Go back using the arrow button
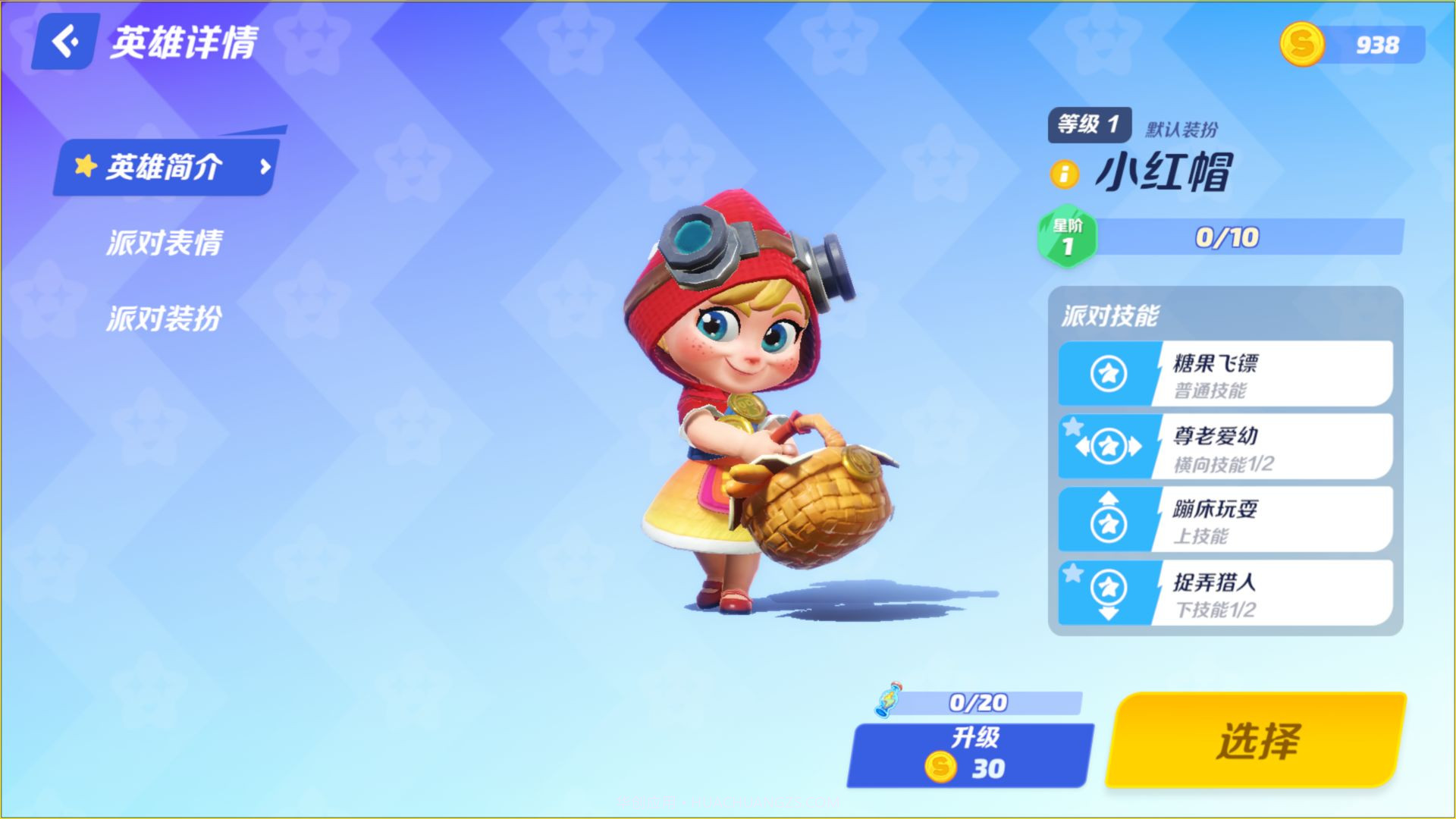The image size is (1456, 819). coord(65,42)
